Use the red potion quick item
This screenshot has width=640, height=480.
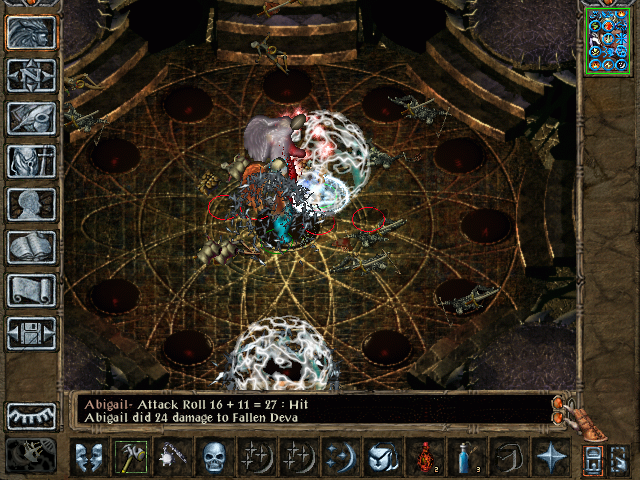click(x=425, y=457)
